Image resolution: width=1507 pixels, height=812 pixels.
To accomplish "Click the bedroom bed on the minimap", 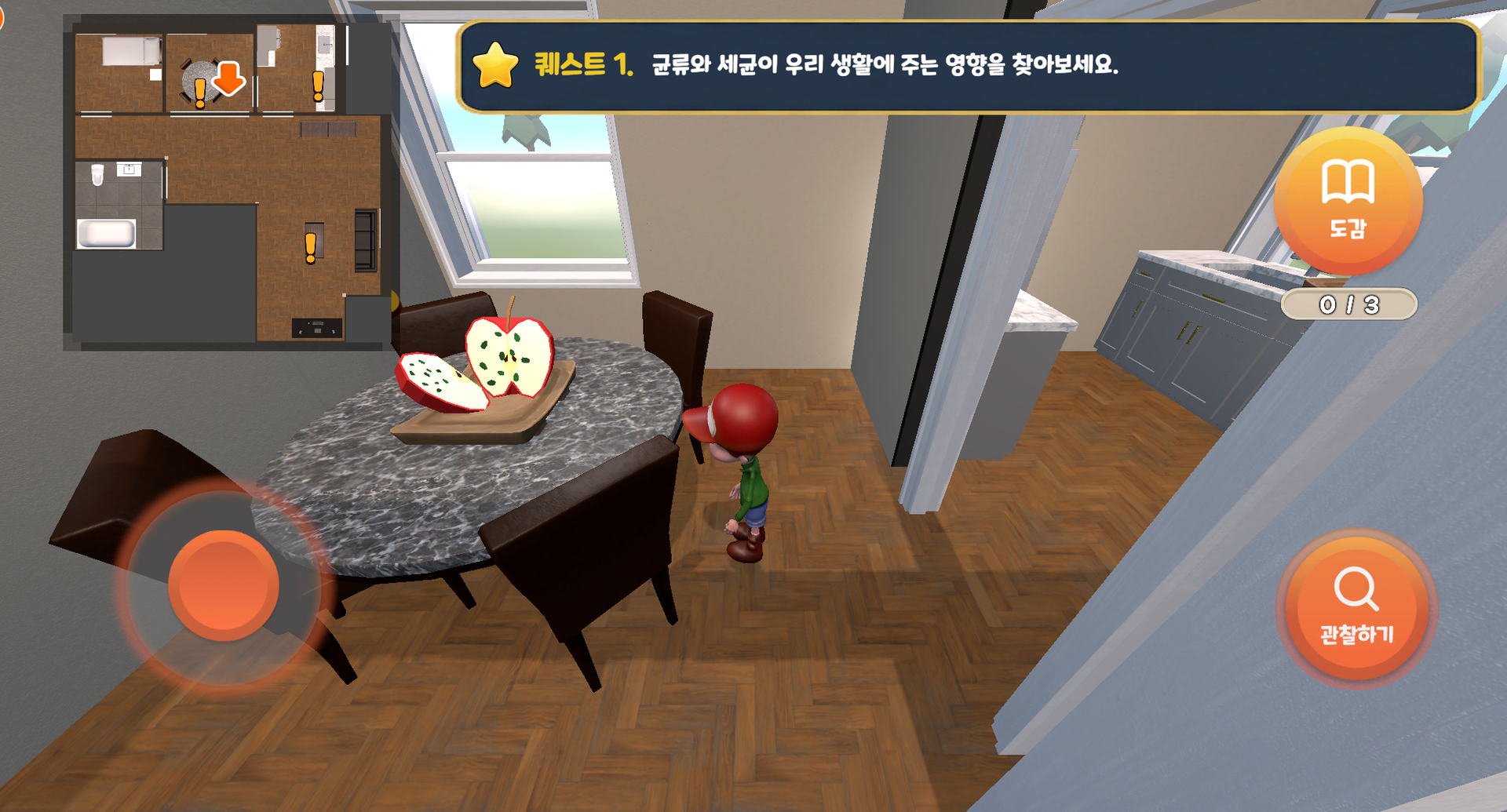I will pos(130,49).
